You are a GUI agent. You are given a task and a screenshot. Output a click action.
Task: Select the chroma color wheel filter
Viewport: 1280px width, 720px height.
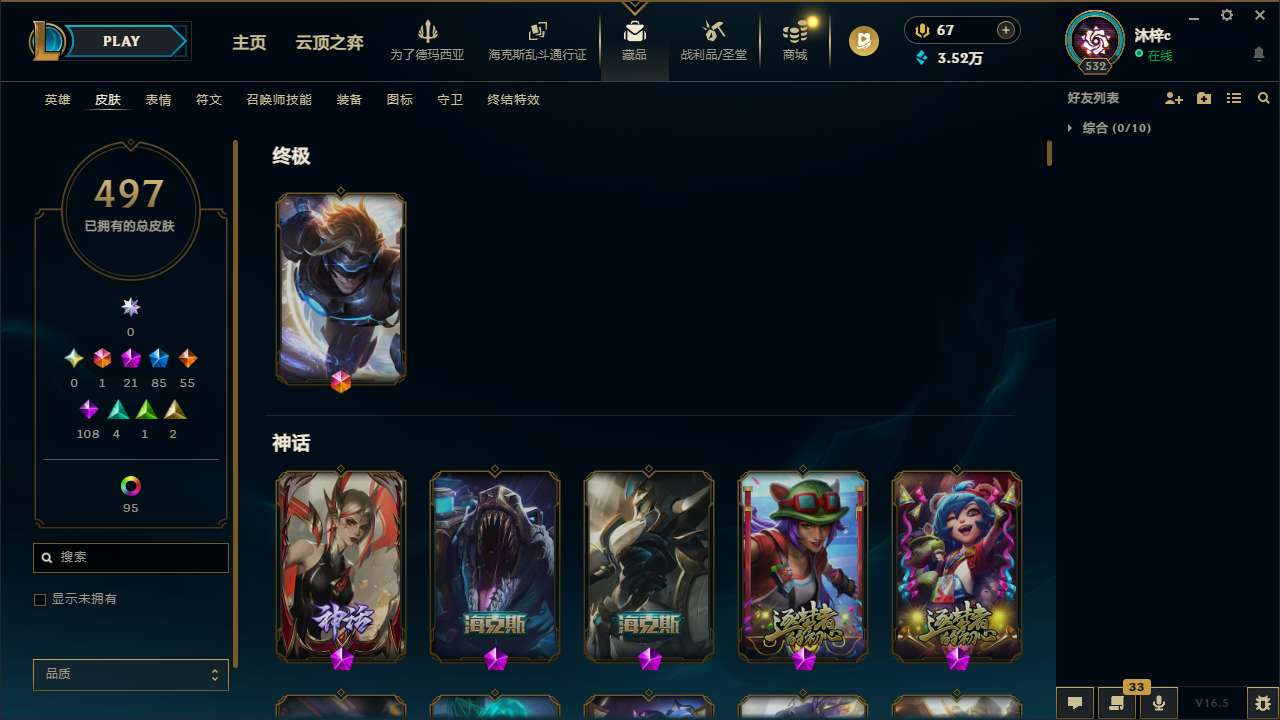point(130,484)
